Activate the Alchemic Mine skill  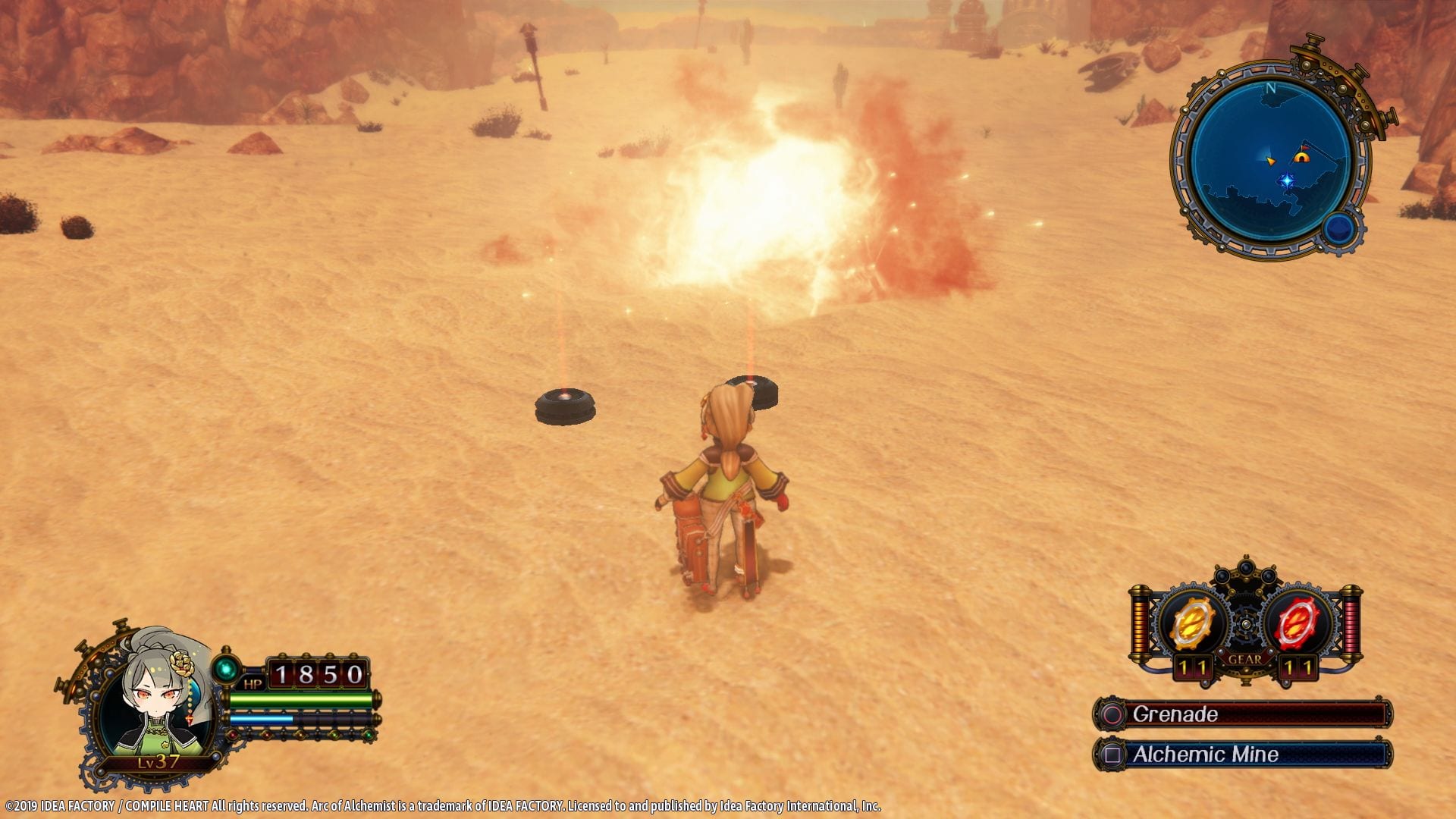(x=1243, y=755)
